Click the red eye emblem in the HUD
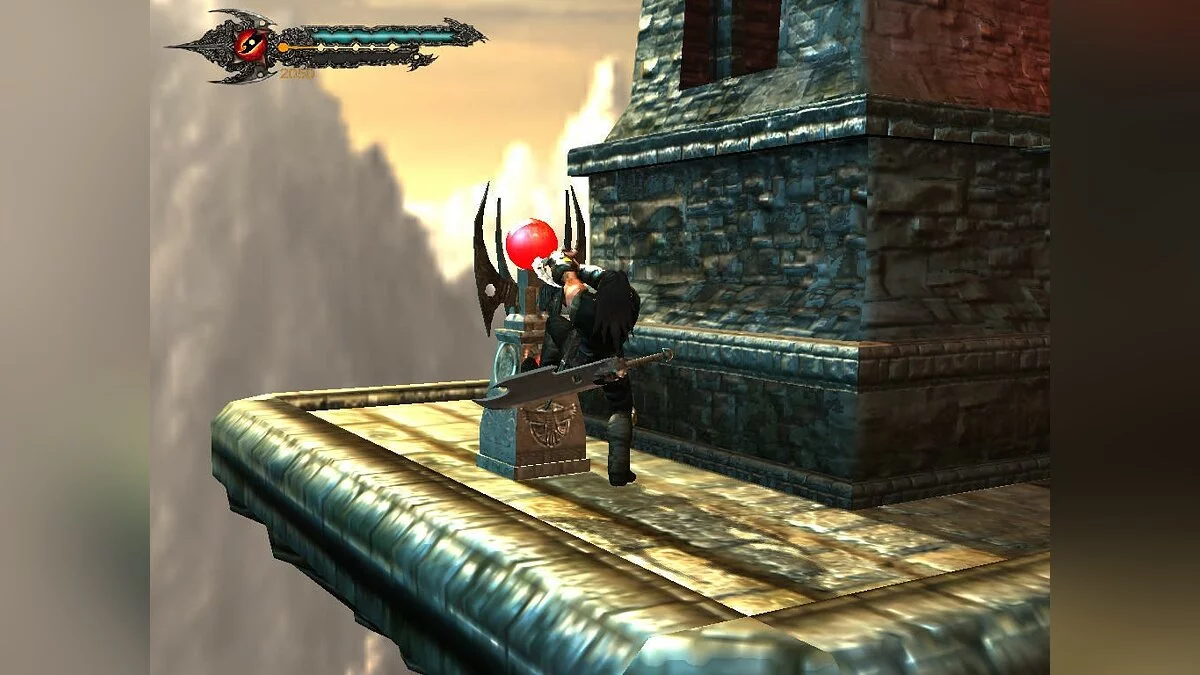1200x675 pixels. [x=249, y=43]
